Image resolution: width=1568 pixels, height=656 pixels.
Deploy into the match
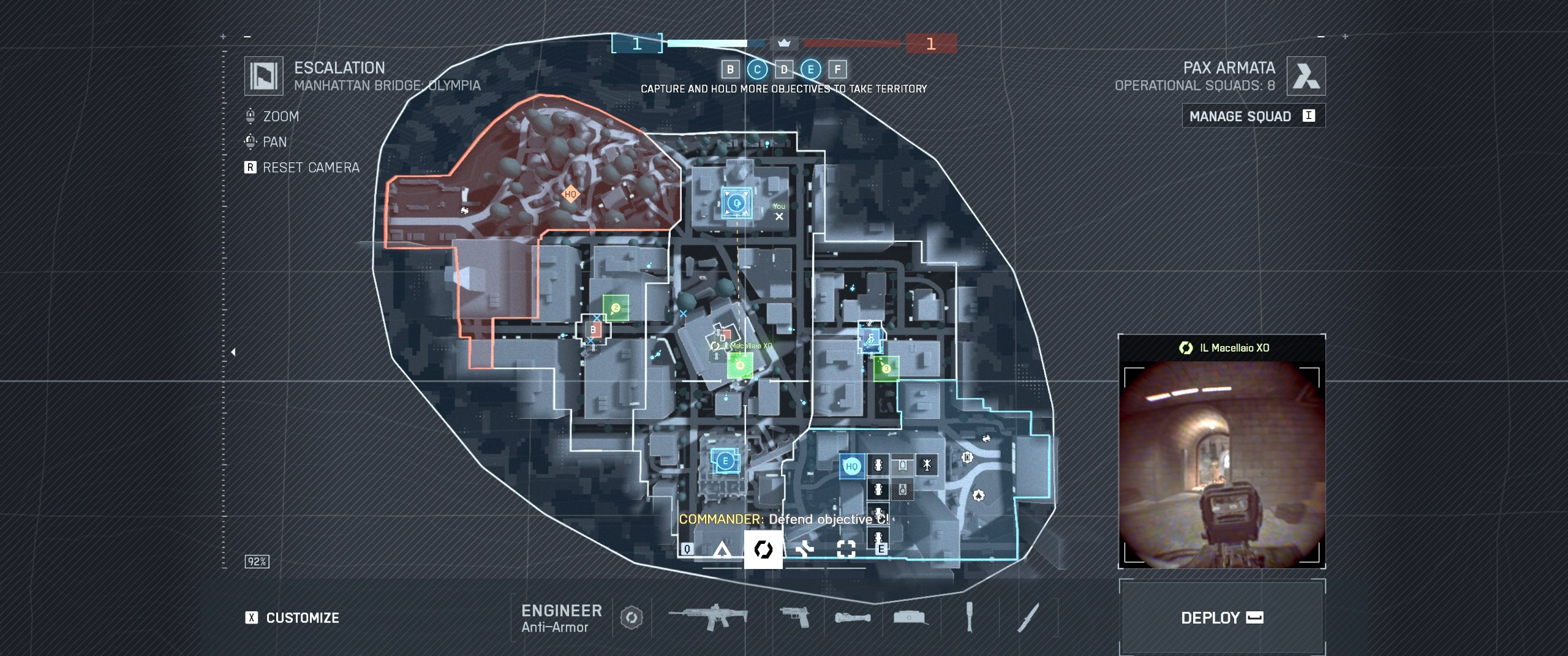(1221, 617)
